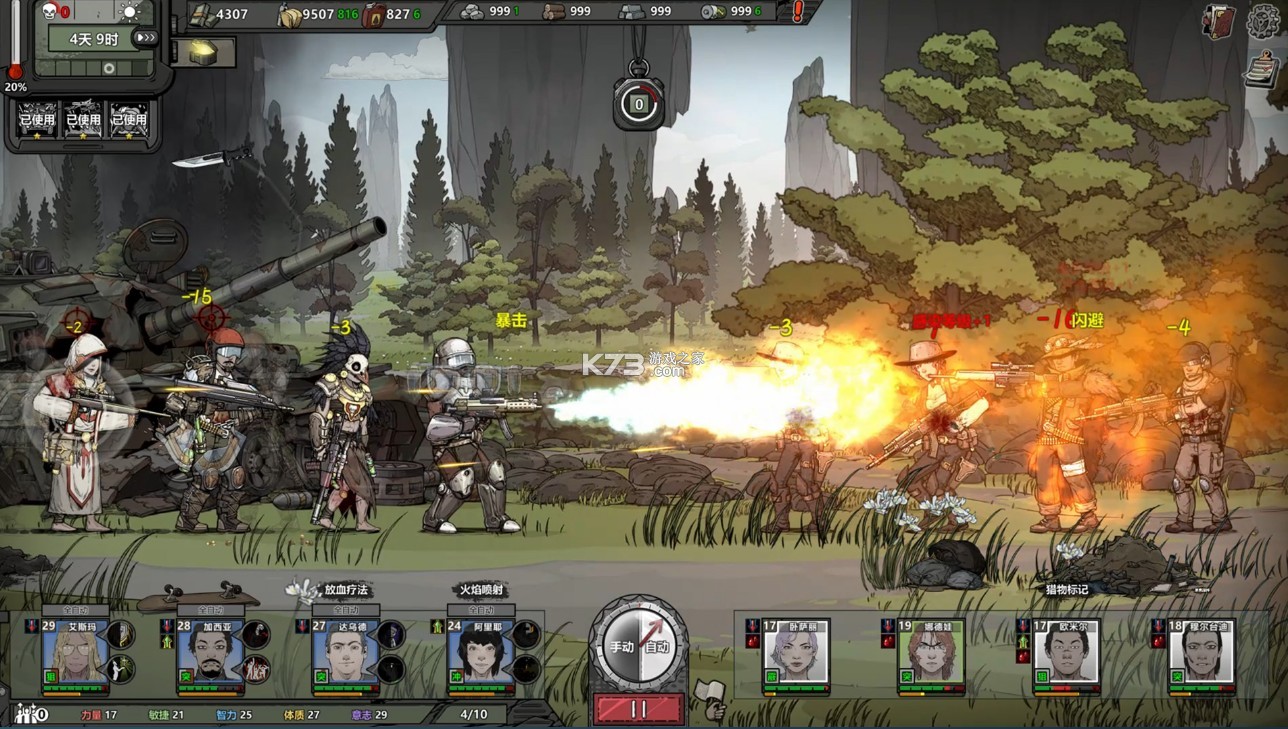Select squad member 加西亚 portrait

[x=209, y=653]
